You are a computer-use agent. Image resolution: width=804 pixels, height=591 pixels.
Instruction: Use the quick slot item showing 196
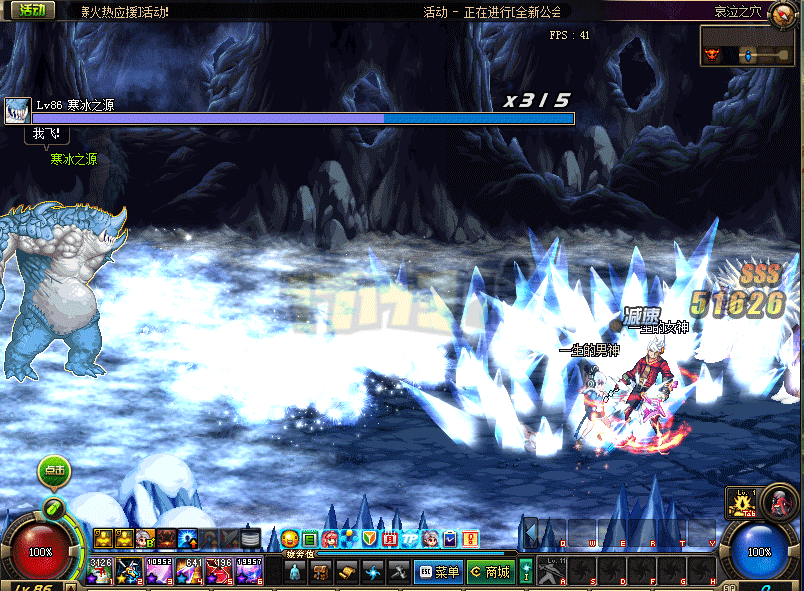(x=219, y=572)
